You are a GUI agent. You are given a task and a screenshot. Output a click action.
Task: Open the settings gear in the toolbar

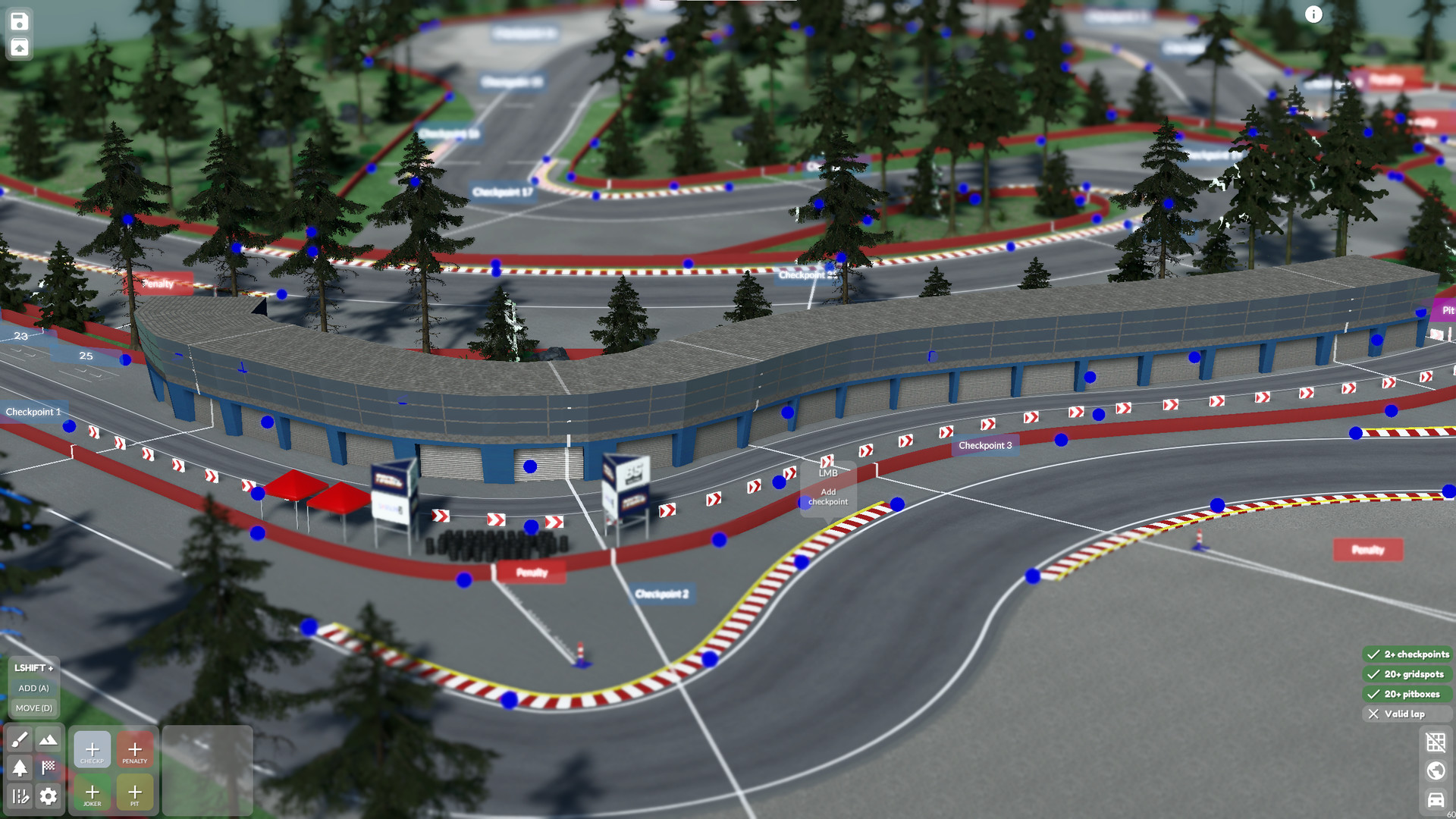(x=48, y=796)
